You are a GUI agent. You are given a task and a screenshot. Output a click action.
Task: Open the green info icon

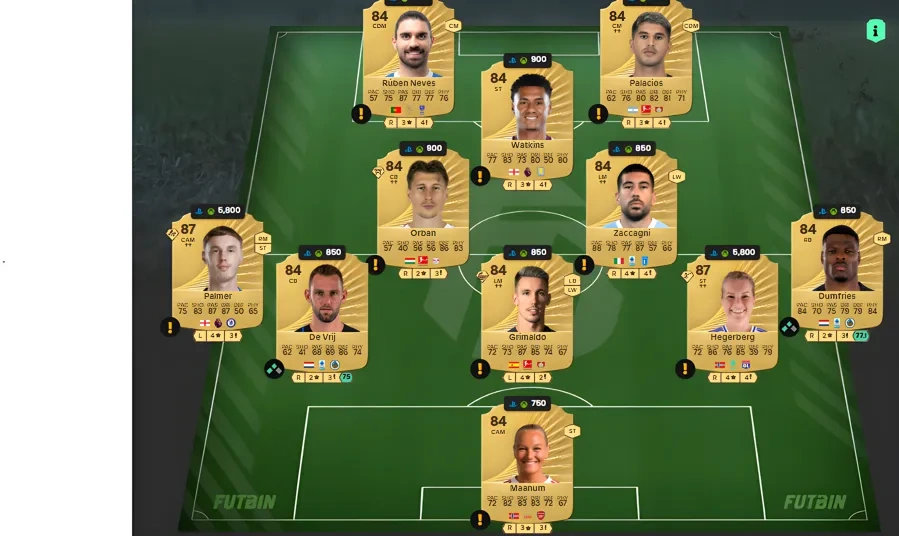click(876, 31)
